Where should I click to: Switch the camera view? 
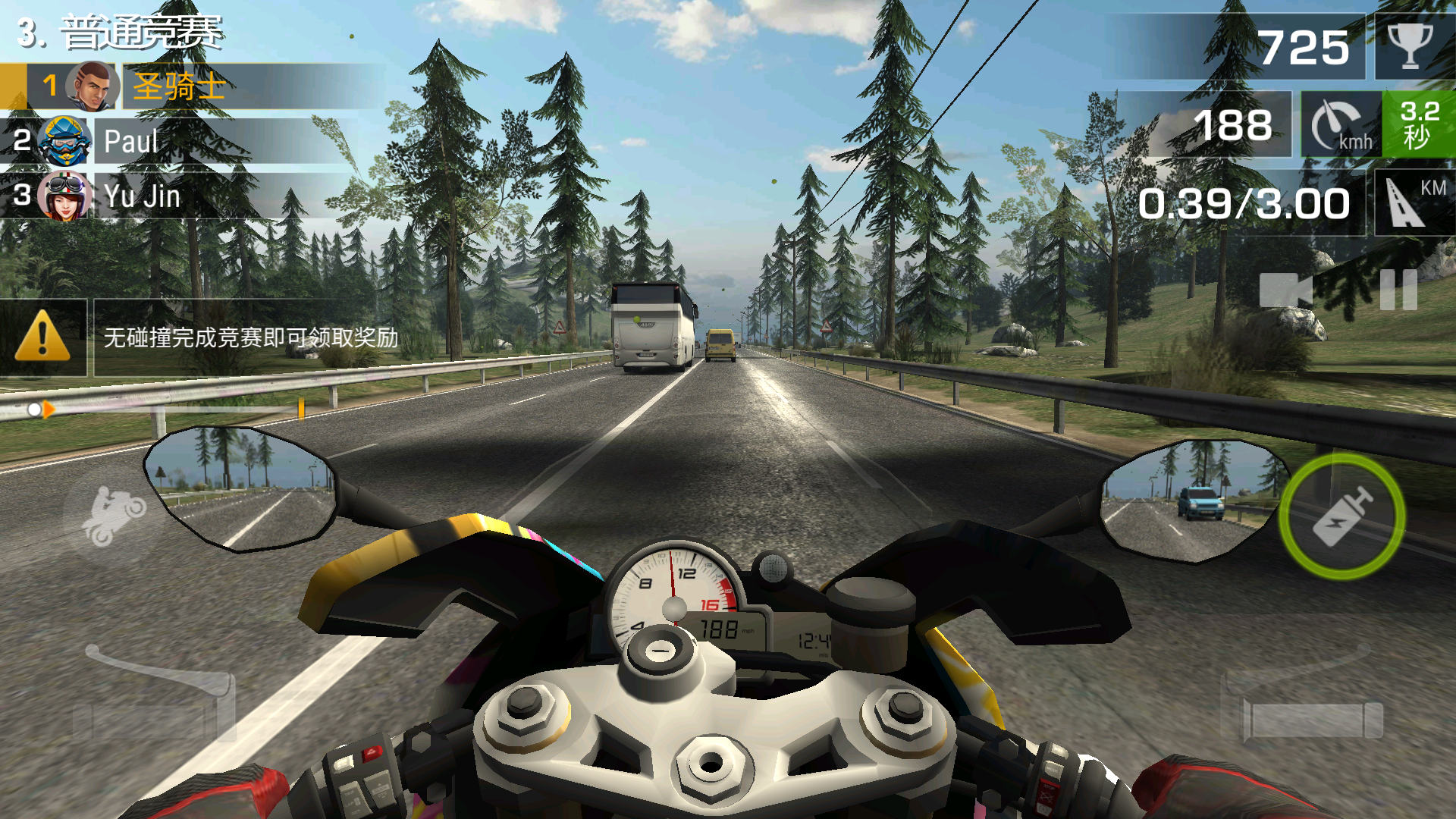pos(1285,290)
